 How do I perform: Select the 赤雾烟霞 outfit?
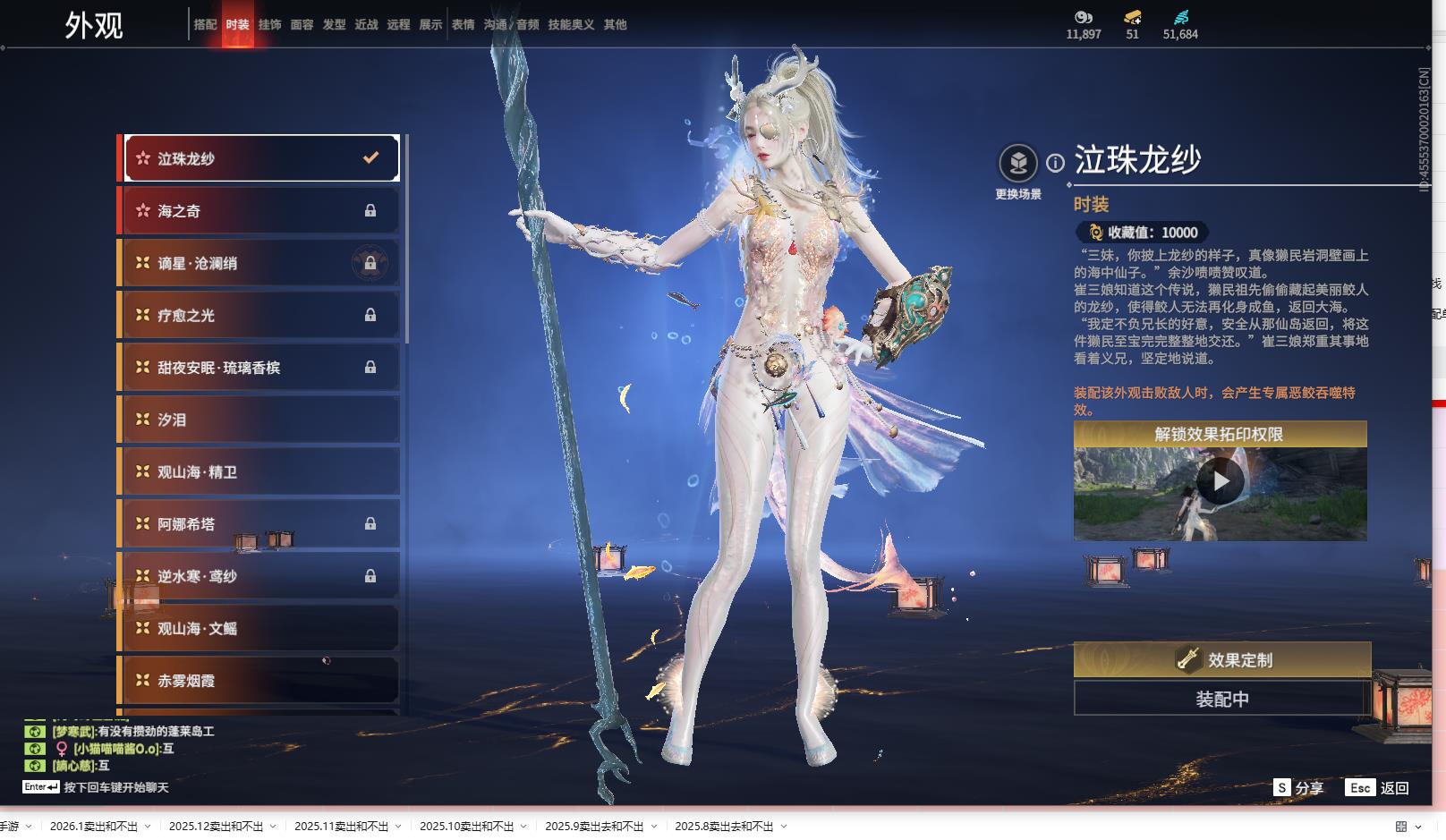tap(260, 681)
